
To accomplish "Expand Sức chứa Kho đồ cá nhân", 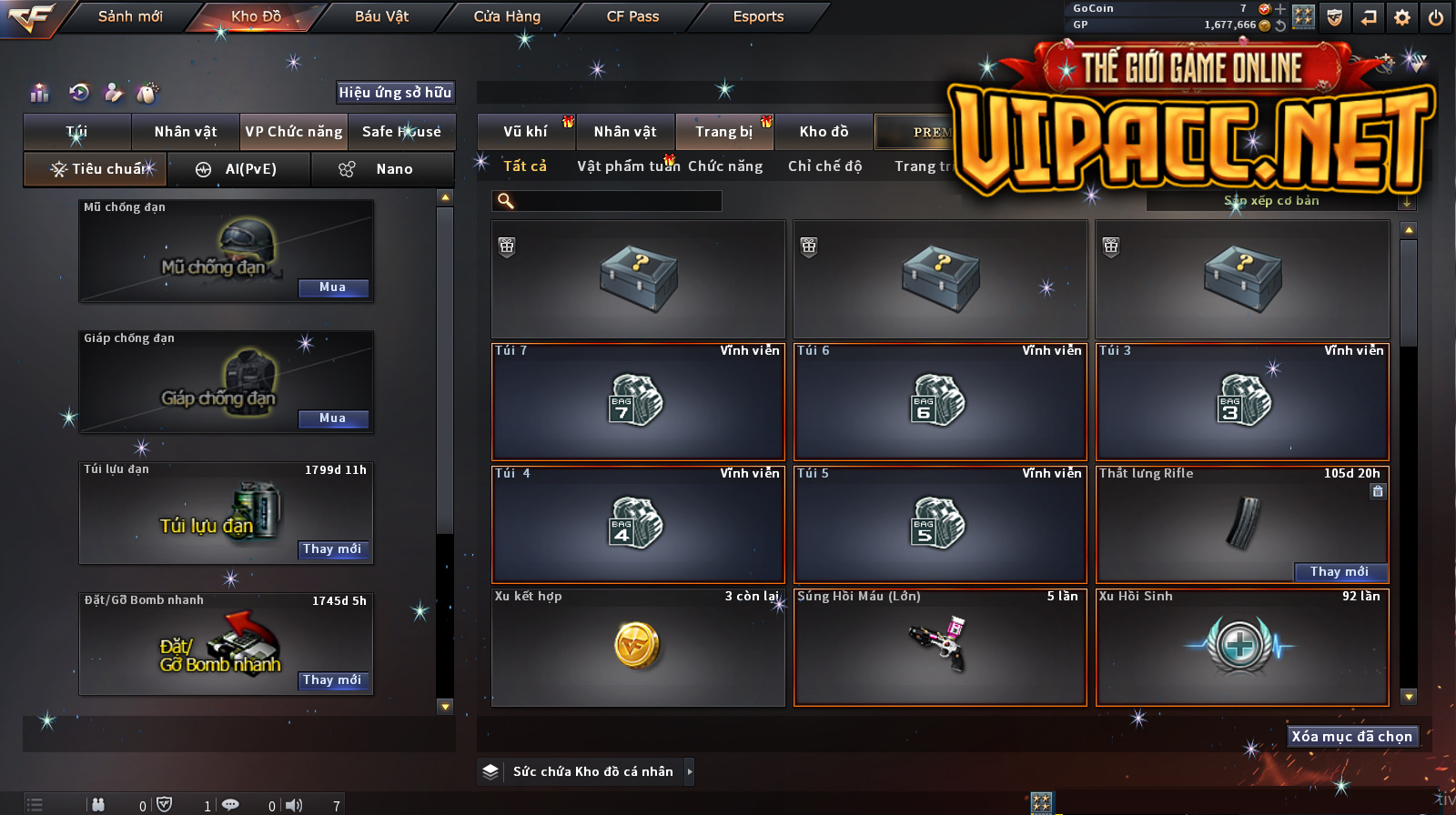I will (x=689, y=771).
